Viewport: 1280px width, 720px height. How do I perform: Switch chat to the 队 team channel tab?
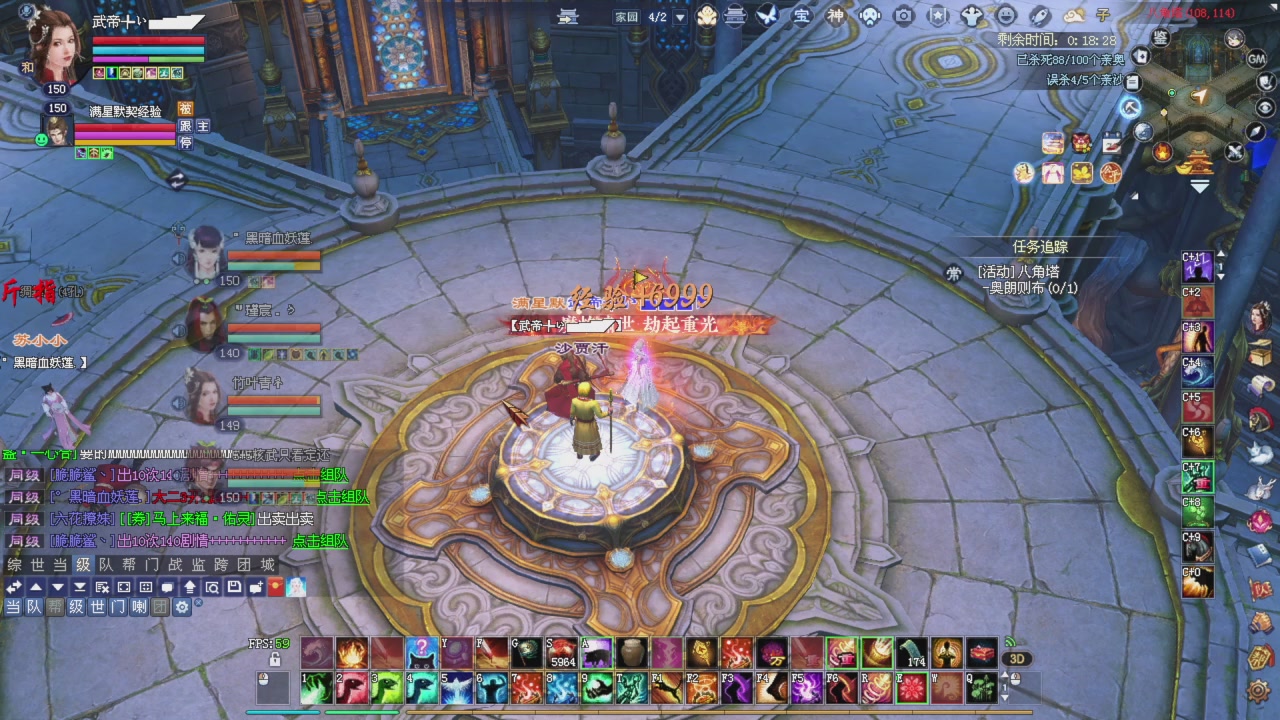click(x=105, y=565)
